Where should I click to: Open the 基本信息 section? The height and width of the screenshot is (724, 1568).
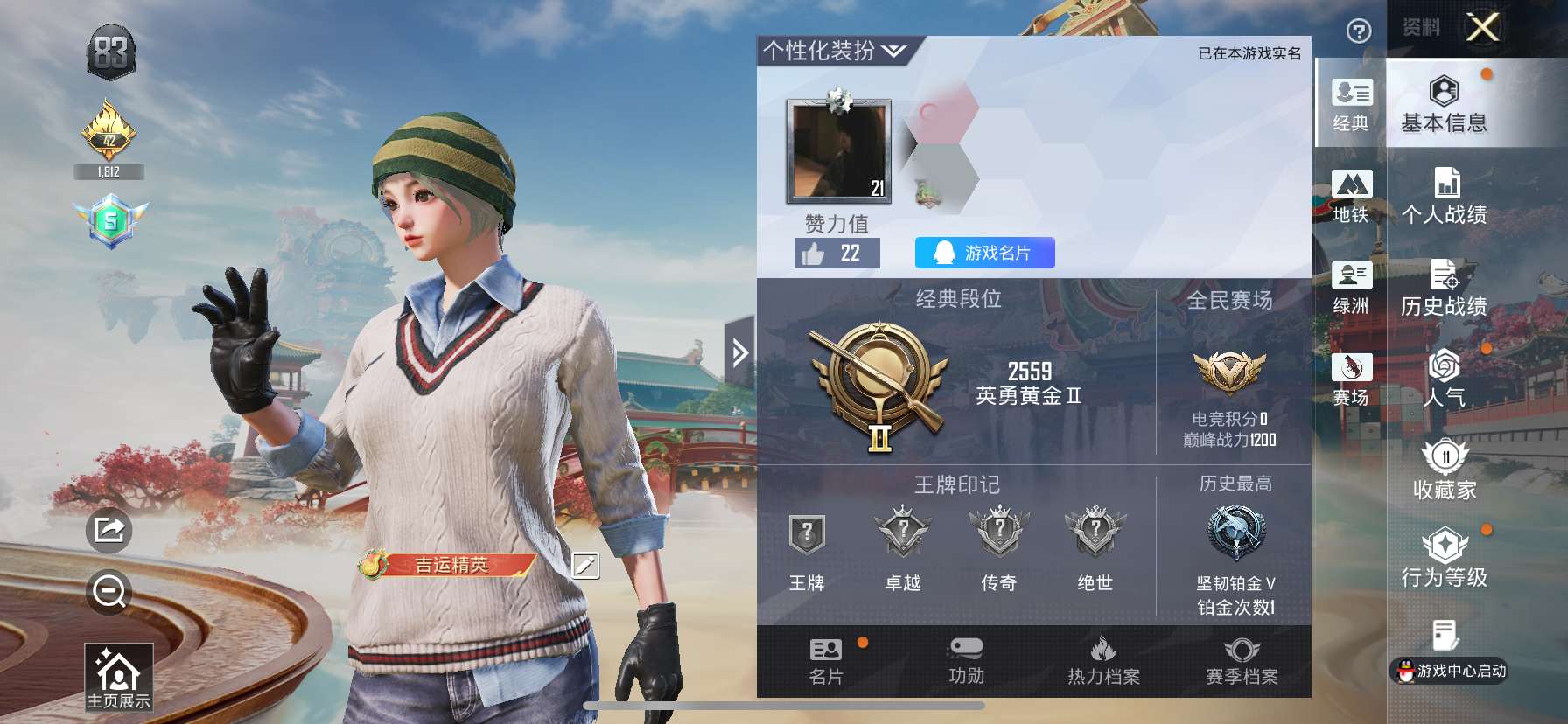tap(1445, 107)
